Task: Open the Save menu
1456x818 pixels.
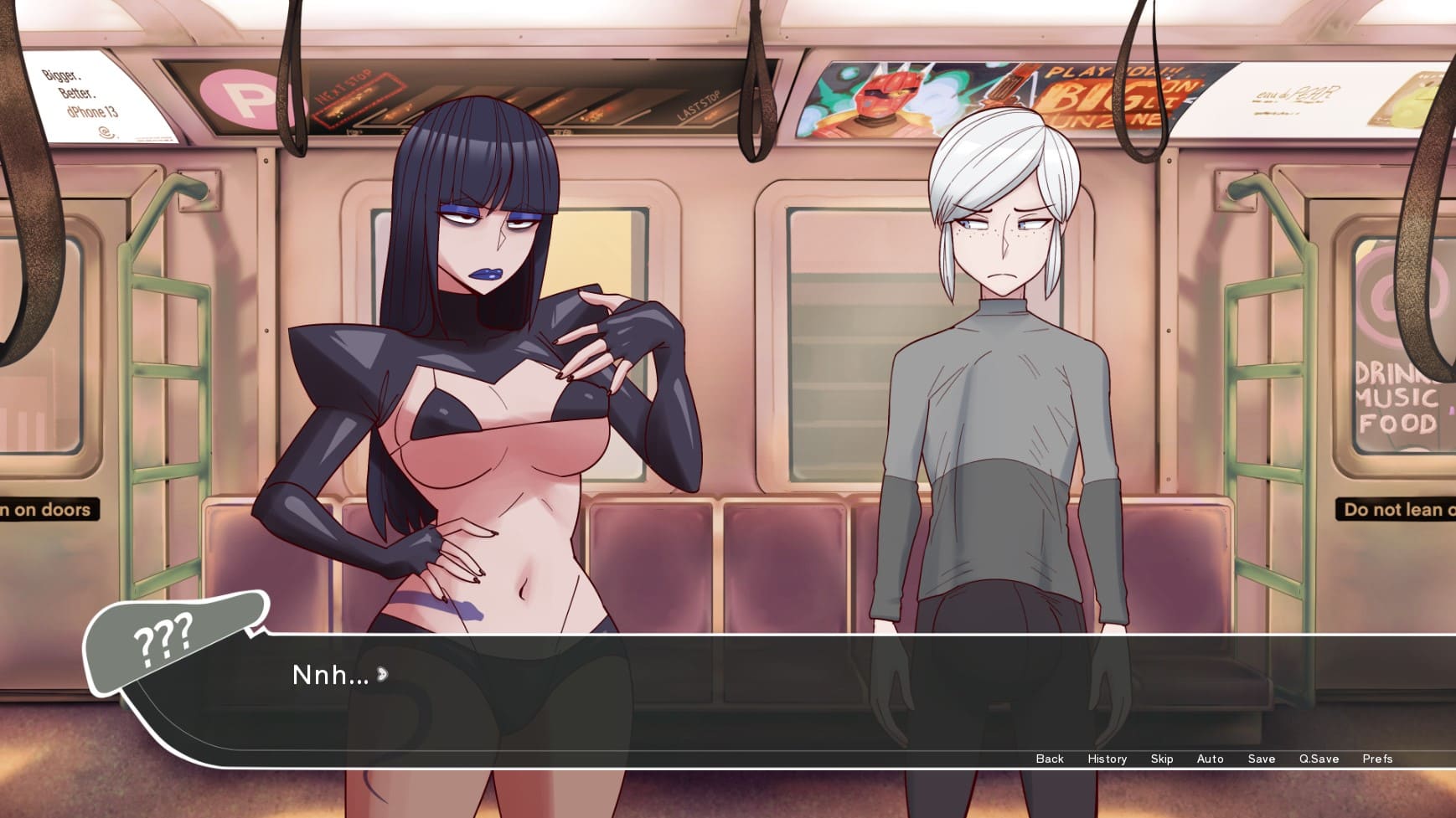Action: tap(1261, 759)
